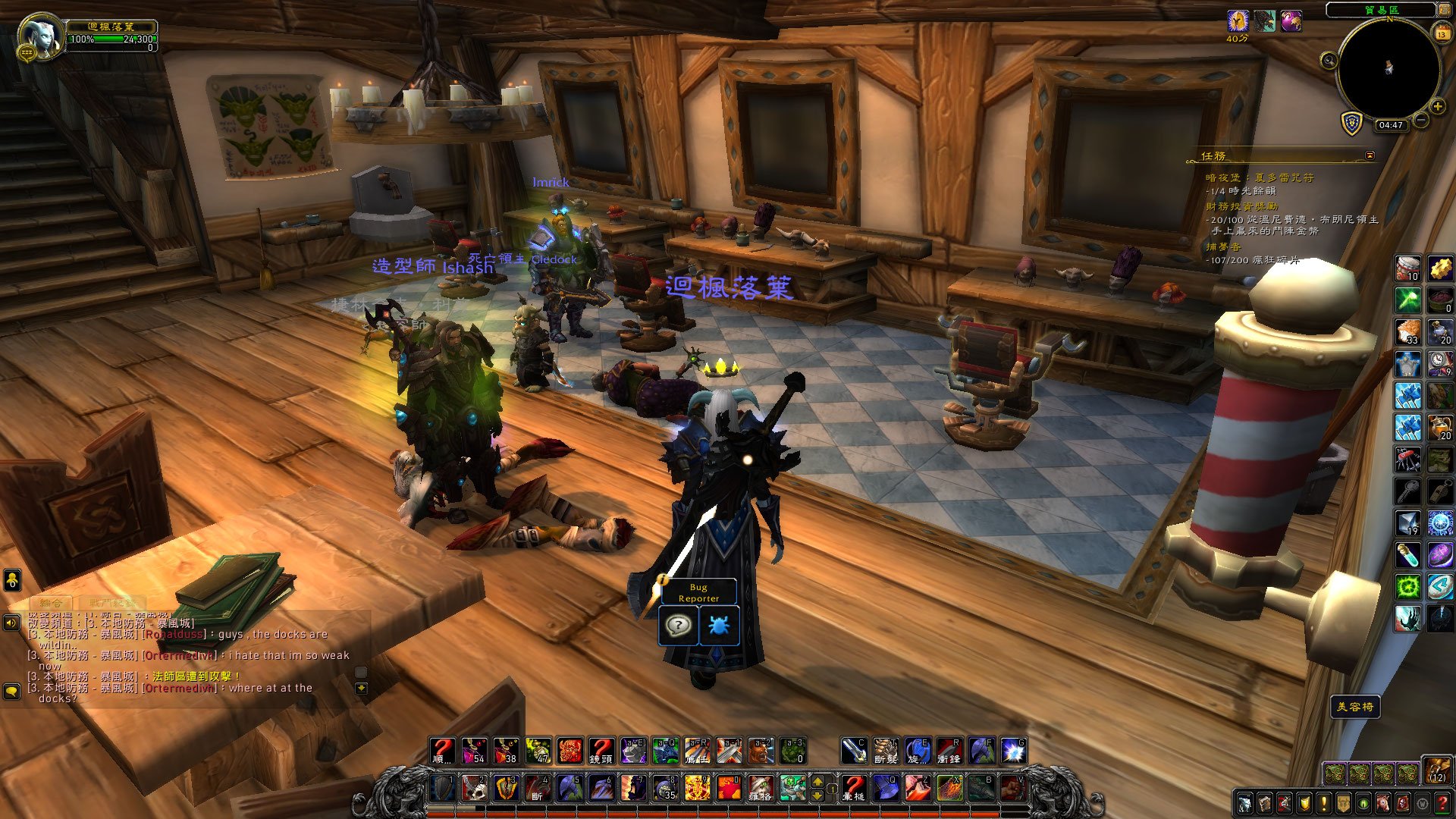Use the red potion with 54 count
1456x819 pixels.
point(475,751)
